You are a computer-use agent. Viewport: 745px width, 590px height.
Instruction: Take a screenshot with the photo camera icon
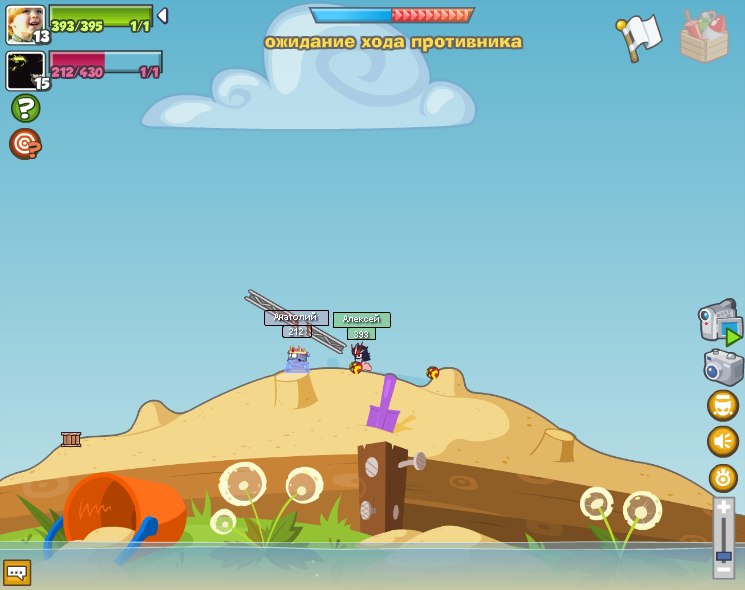point(723,367)
